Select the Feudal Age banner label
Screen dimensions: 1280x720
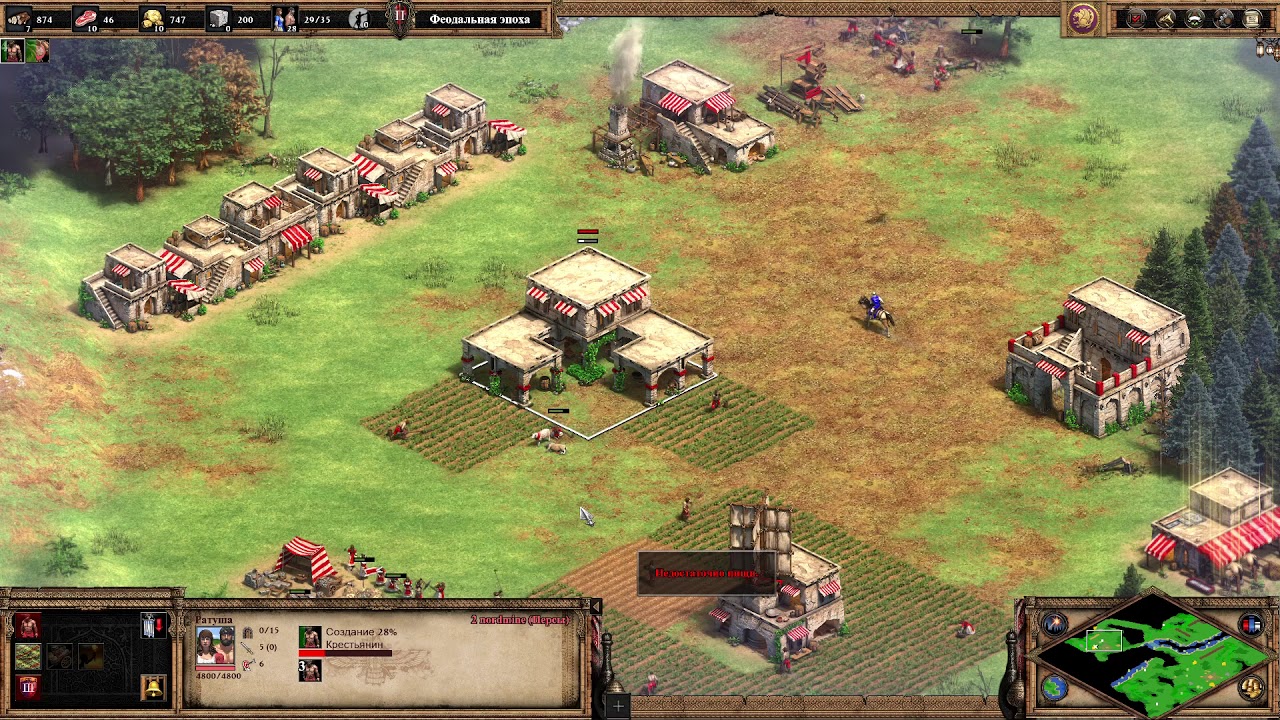[479, 19]
